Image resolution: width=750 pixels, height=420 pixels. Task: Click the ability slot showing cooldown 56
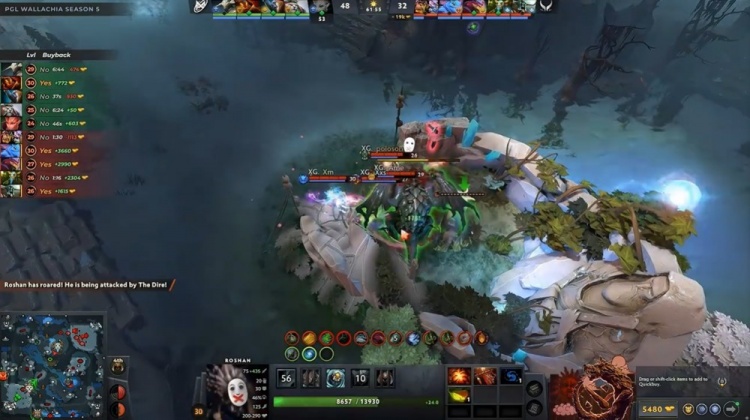[x=286, y=378]
